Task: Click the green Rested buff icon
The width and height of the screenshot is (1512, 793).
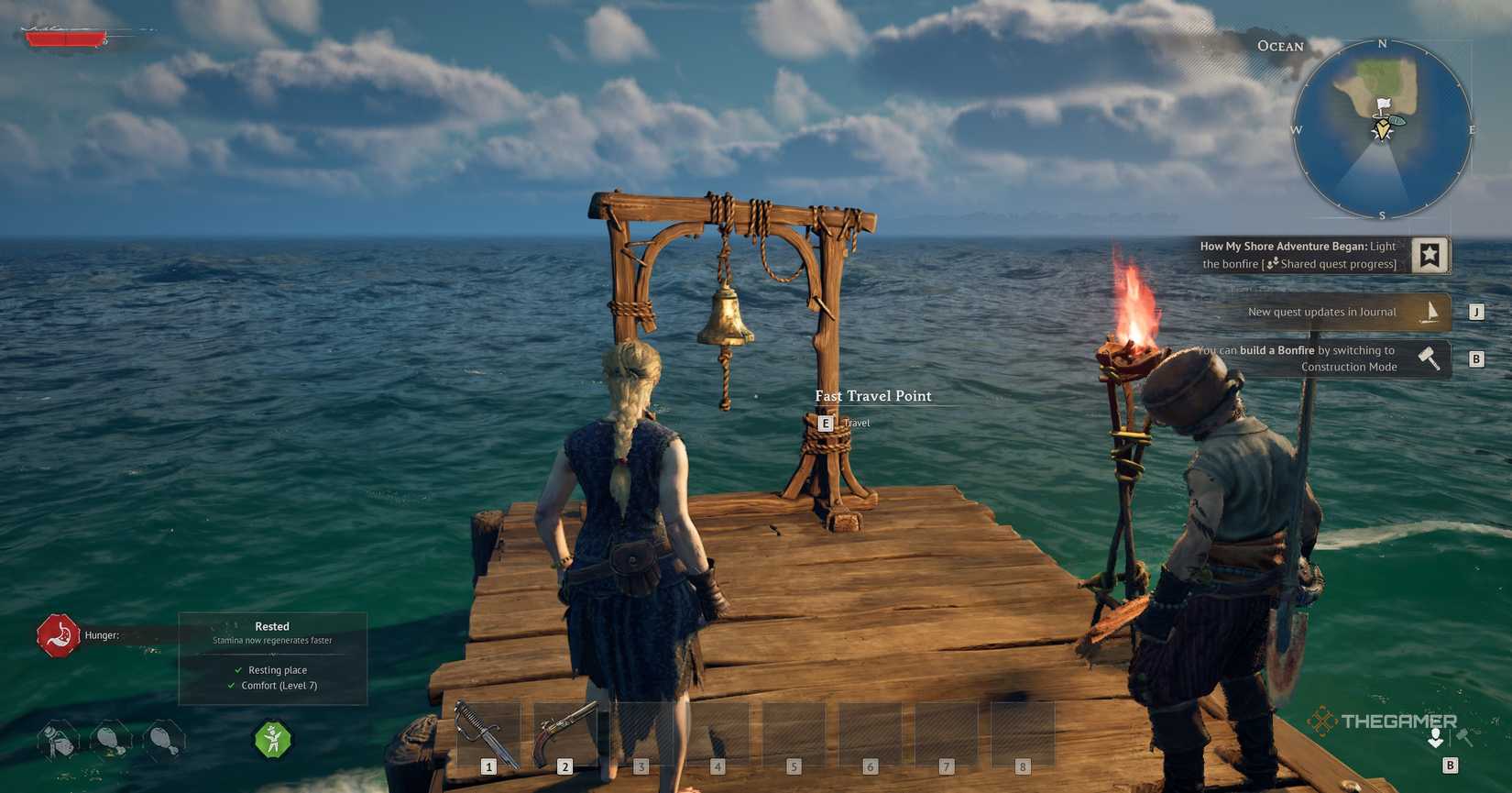Action: point(272,741)
